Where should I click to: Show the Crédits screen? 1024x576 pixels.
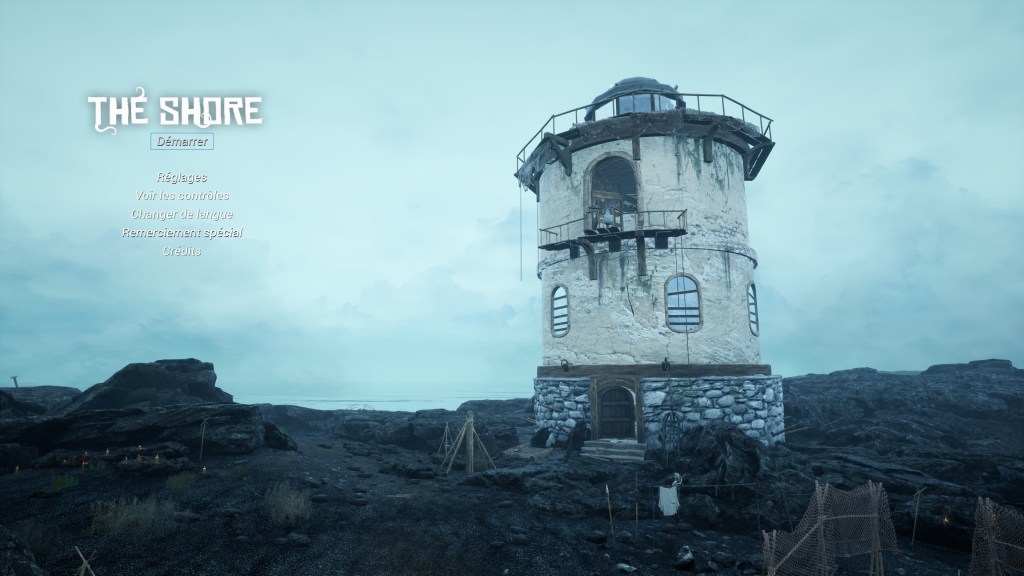point(182,251)
